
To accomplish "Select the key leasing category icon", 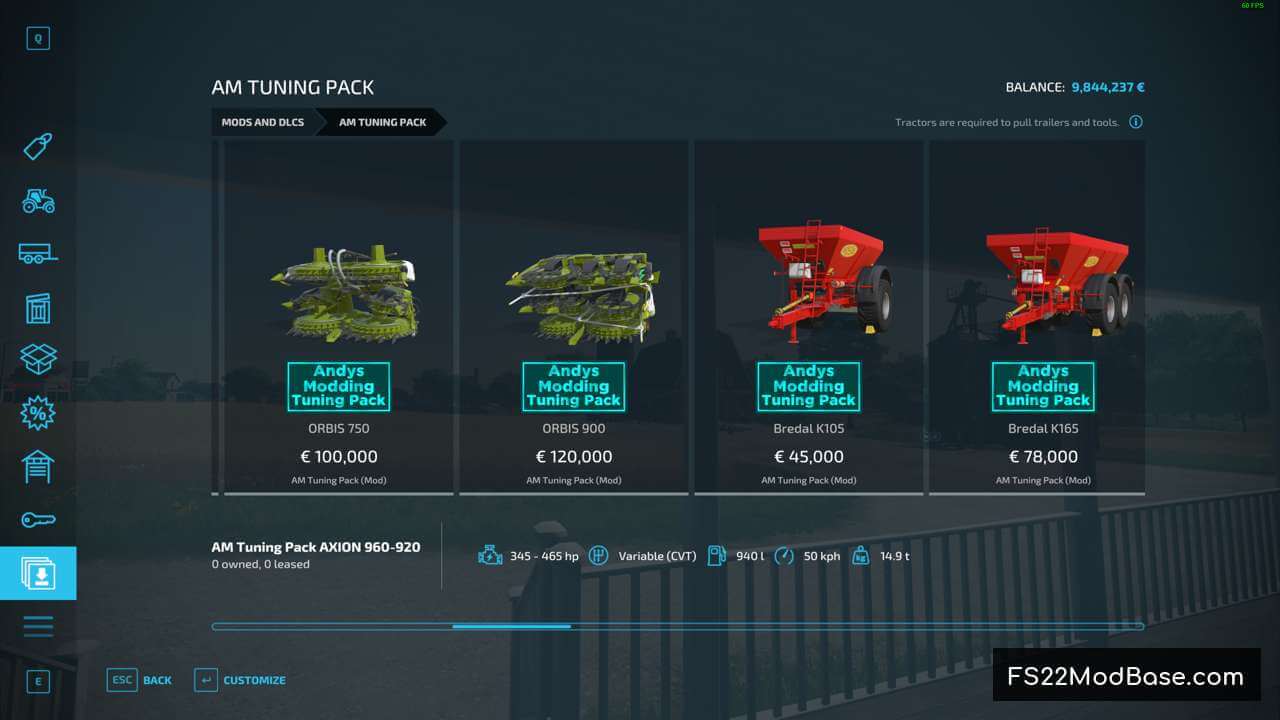I will tap(38, 519).
